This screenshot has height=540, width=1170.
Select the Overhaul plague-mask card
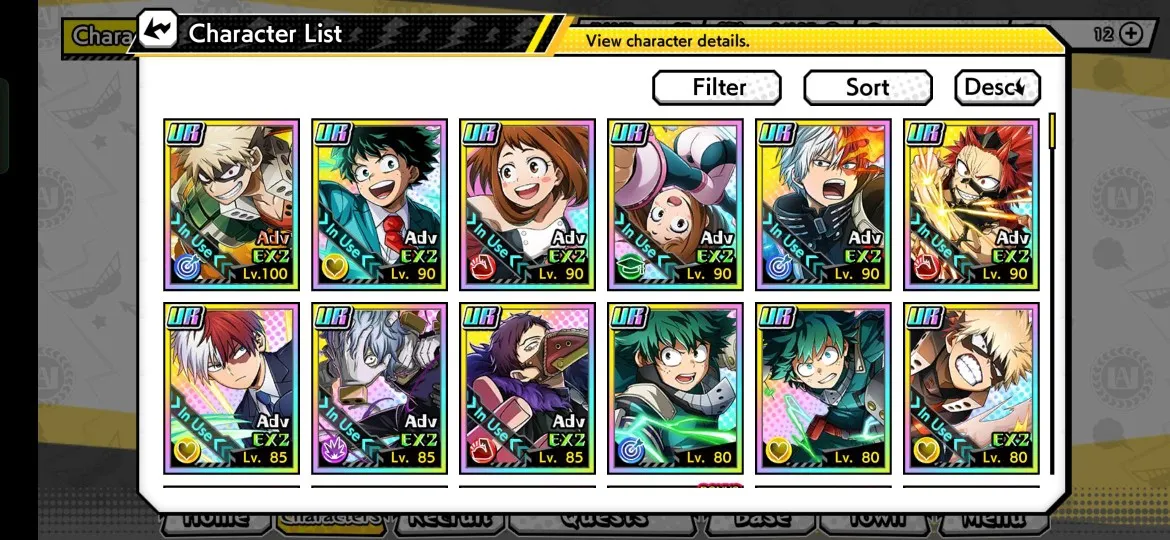tap(528, 388)
